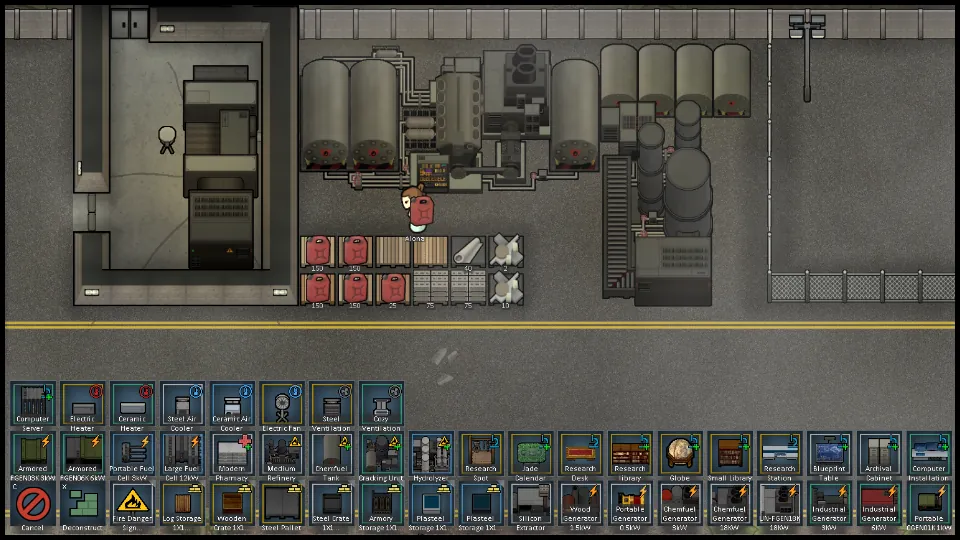Select the Small Library build item
This screenshot has width=960, height=540.
[730, 455]
